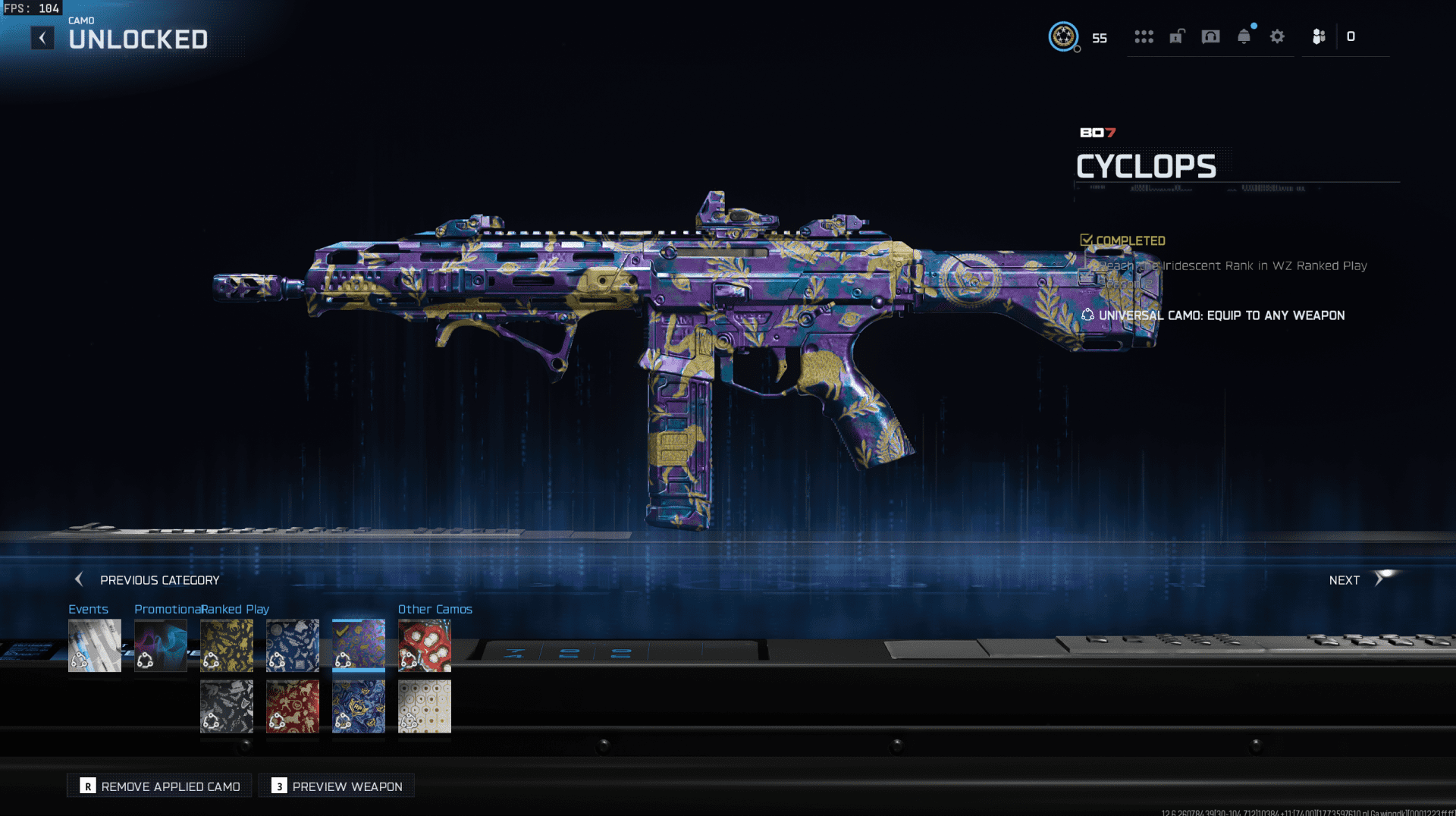Open the headset voice chat panel

1210,36
